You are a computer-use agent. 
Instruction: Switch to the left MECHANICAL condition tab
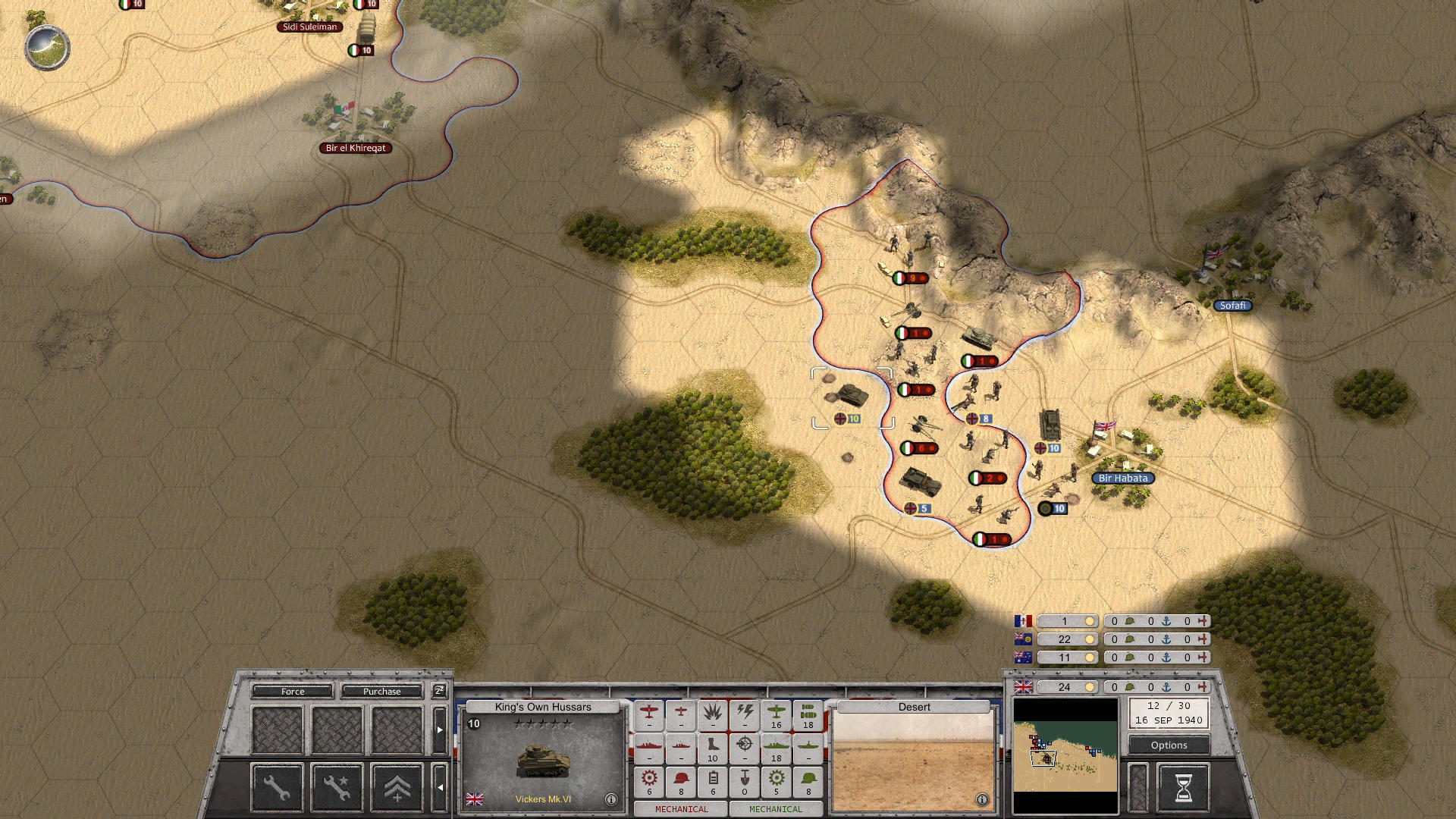point(681,808)
